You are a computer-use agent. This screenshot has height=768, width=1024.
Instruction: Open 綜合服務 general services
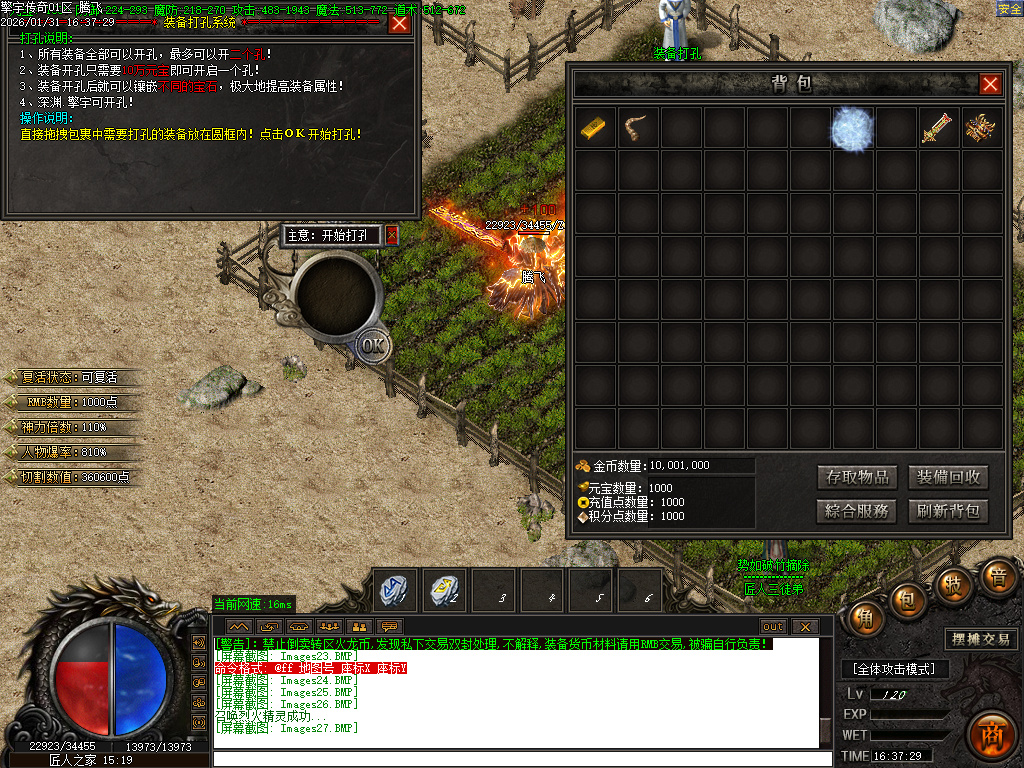[x=856, y=511]
